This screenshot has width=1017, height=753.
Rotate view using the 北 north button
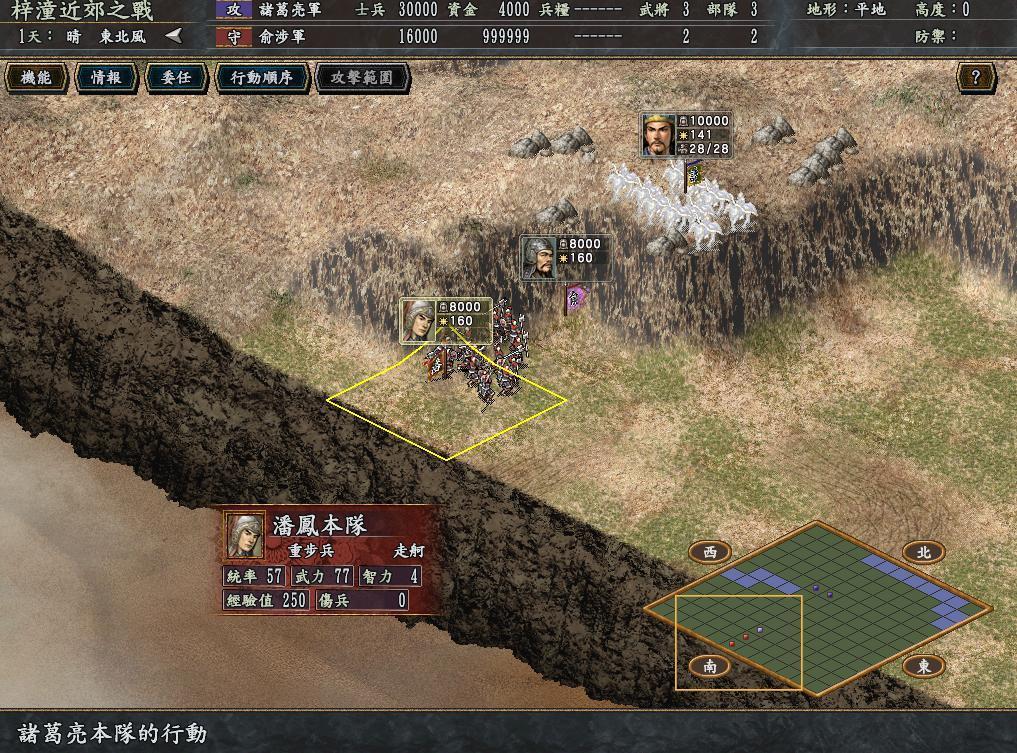point(923,551)
